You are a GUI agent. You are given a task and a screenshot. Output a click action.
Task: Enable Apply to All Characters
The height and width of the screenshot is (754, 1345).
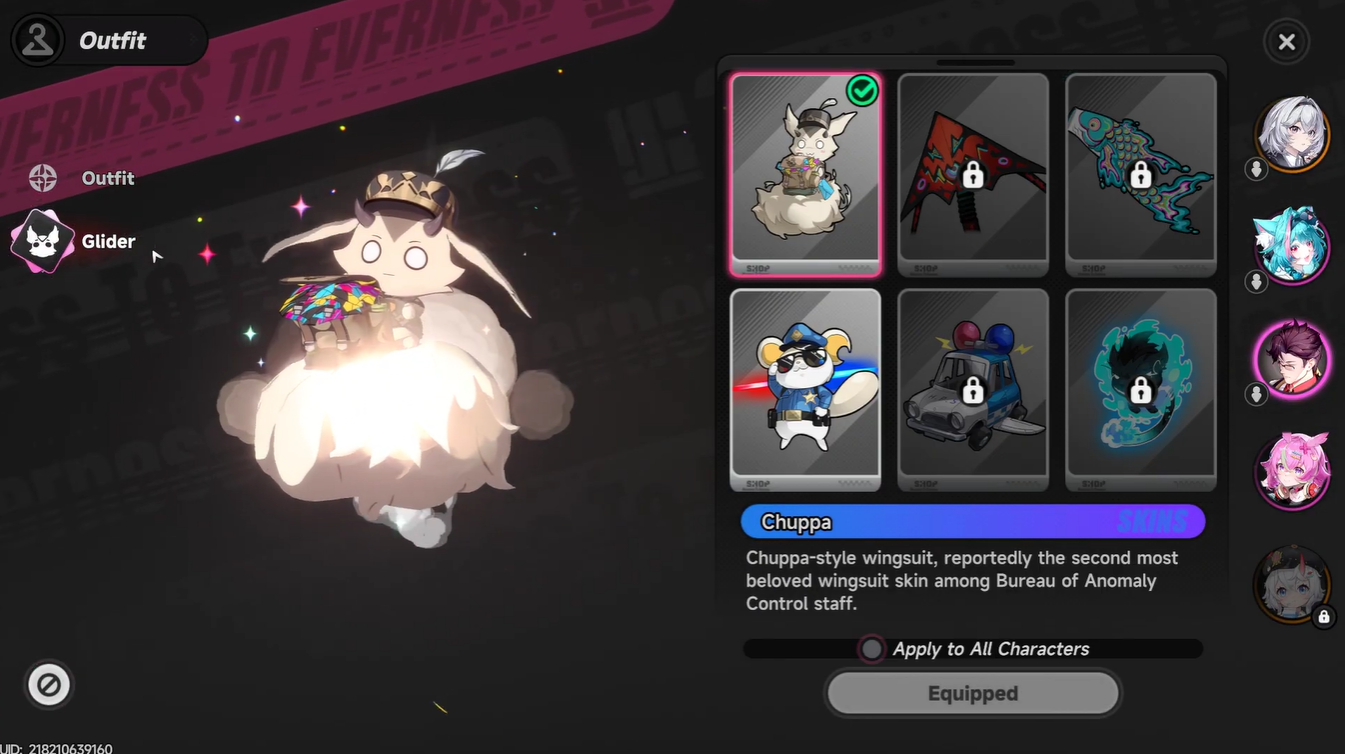click(x=870, y=648)
